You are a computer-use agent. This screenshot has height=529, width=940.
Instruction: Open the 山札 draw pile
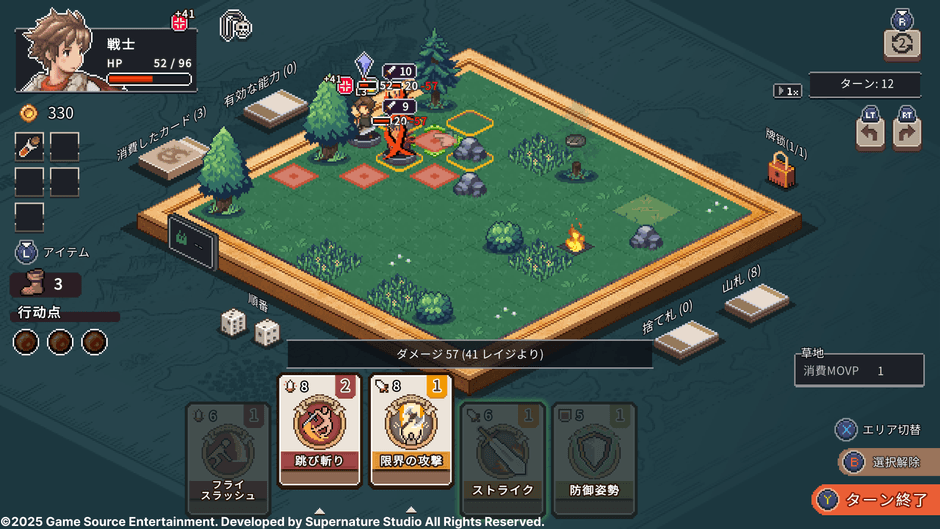[x=757, y=302]
